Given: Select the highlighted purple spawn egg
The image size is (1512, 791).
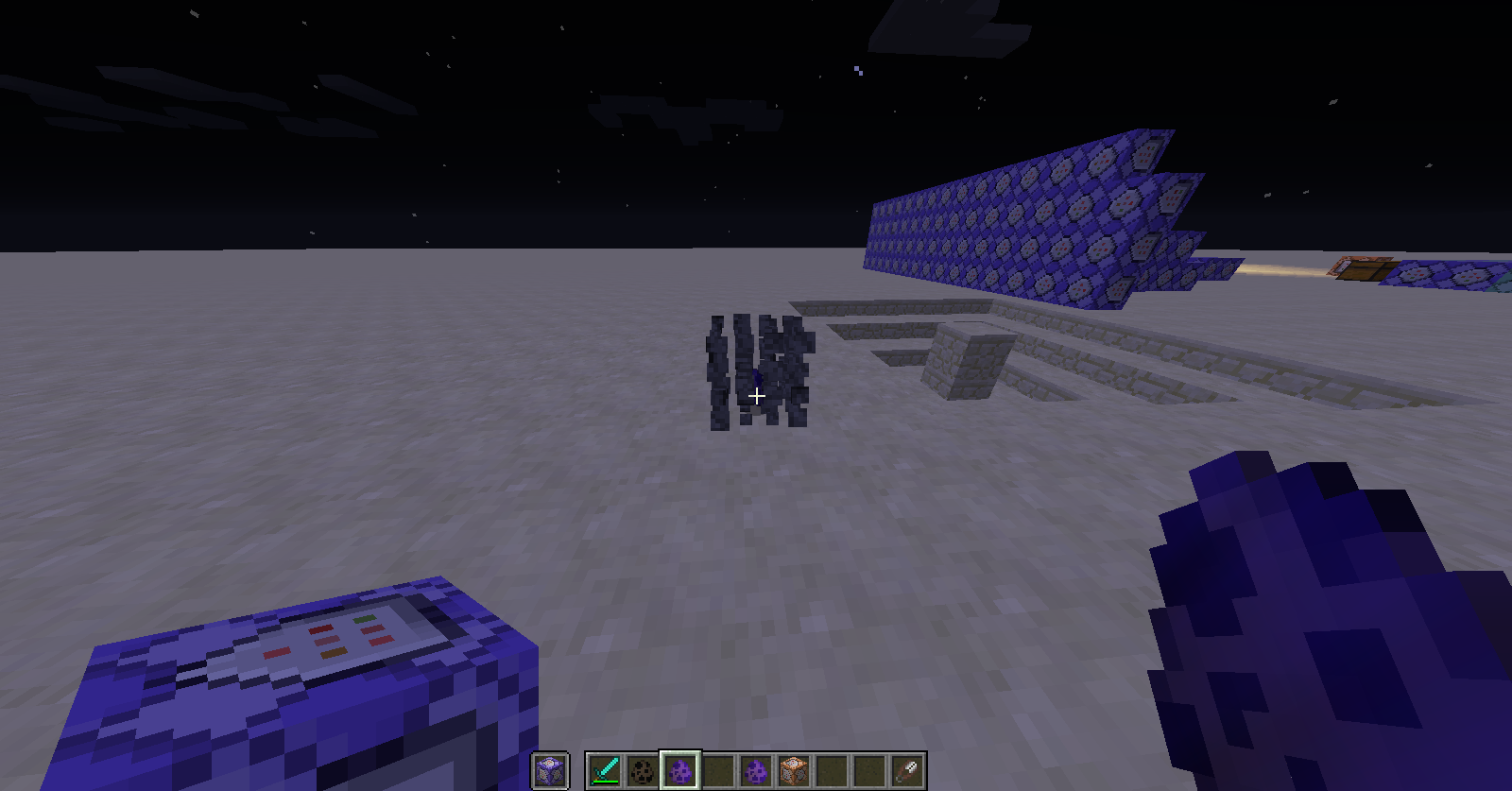Looking at the screenshot, I should pos(679,770).
